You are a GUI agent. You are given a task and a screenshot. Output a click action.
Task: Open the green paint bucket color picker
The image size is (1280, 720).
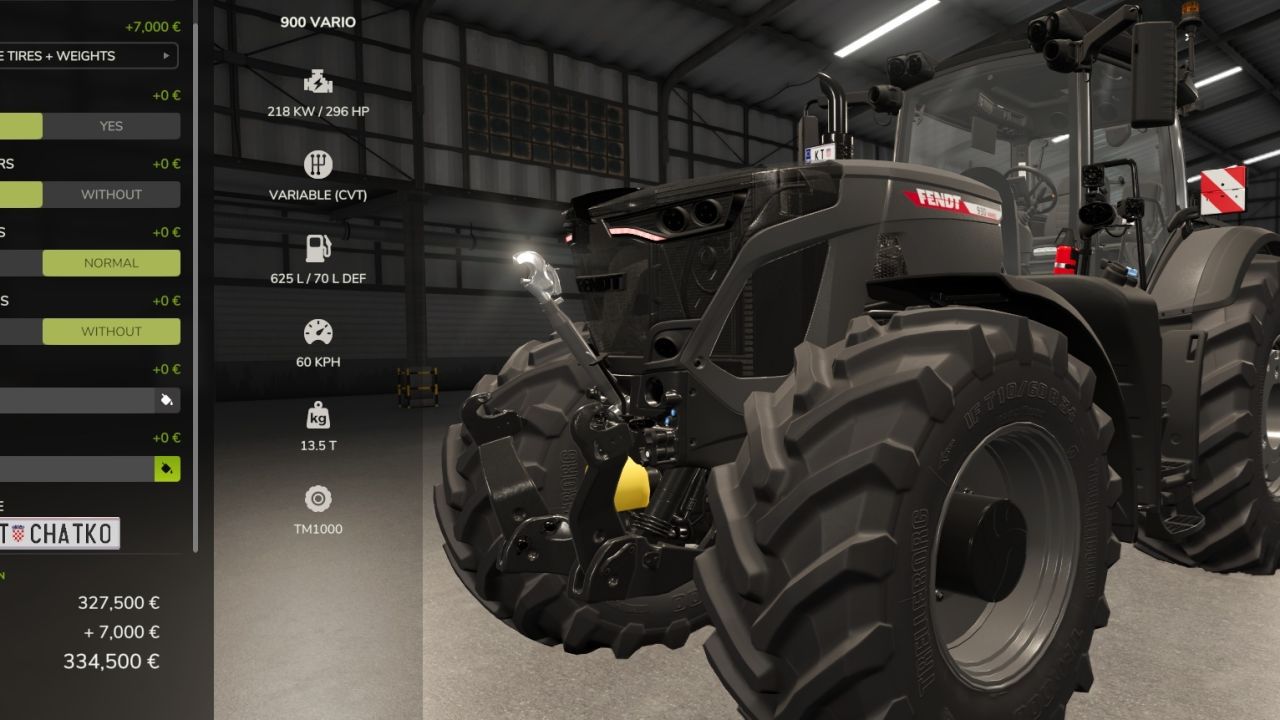coord(167,469)
